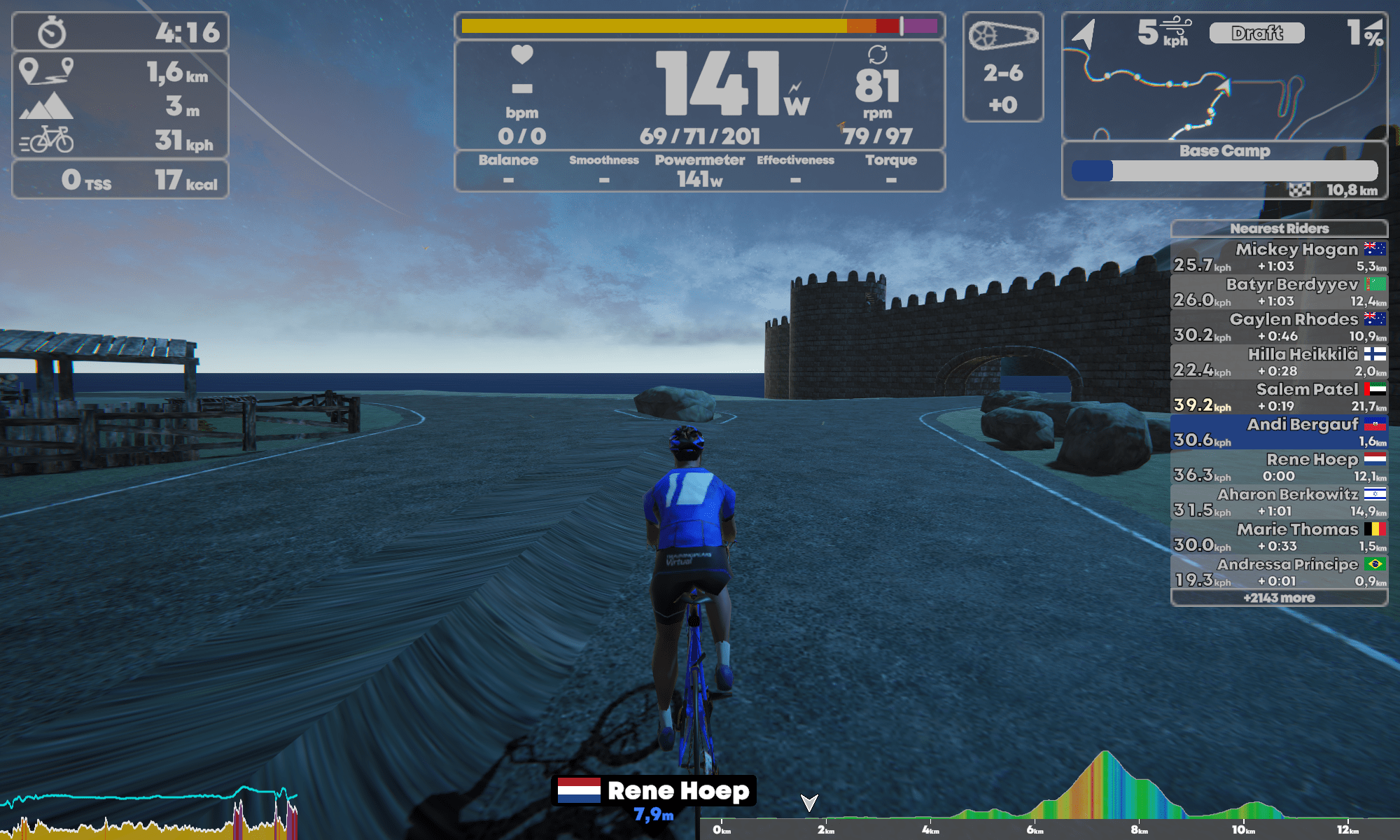Open the Nearest Riders header
Viewport: 1400px width, 840px height.
pyautogui.click(x=1279, y=228)
